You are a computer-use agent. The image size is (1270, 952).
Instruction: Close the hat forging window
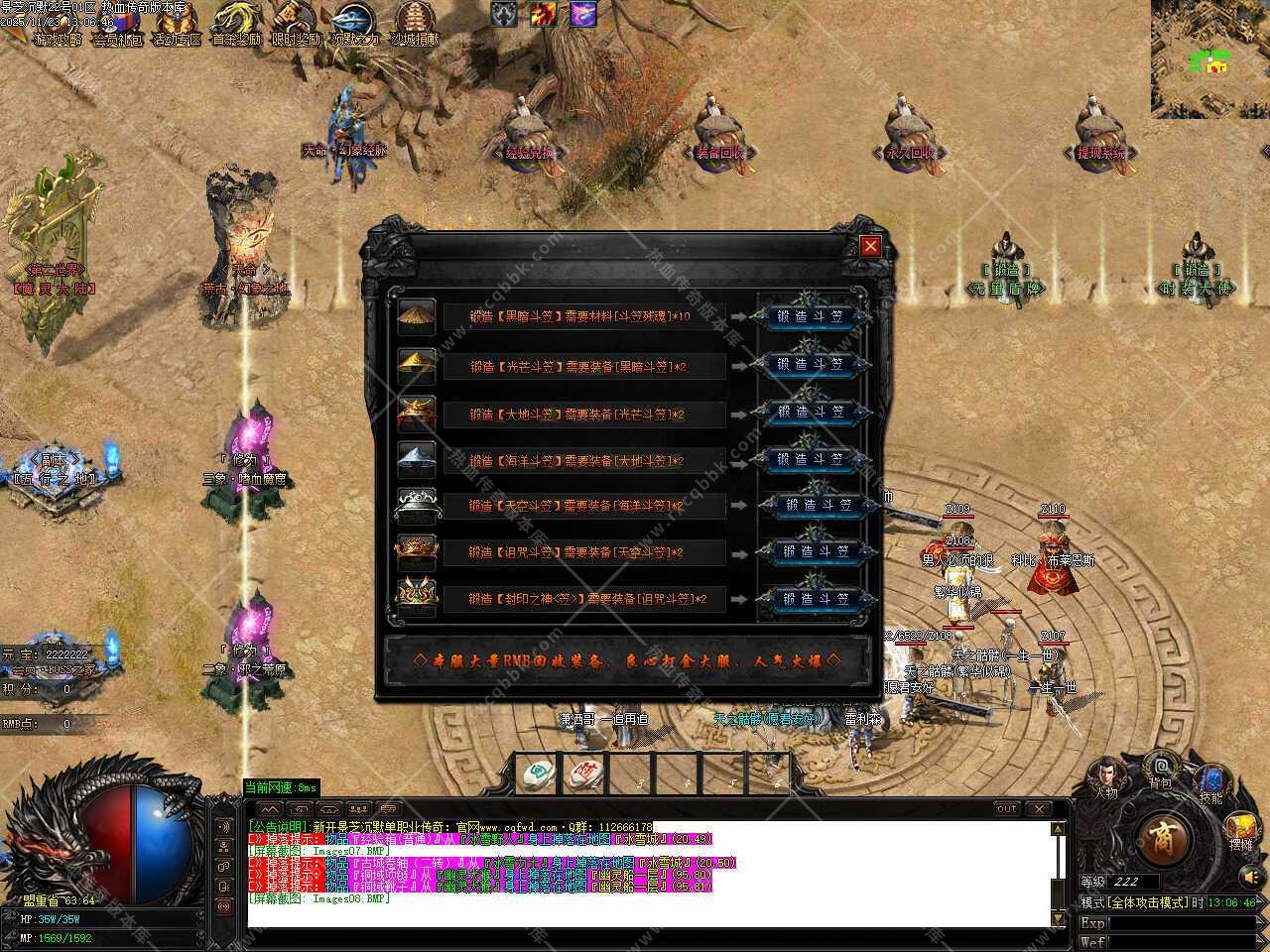(870, 246)
